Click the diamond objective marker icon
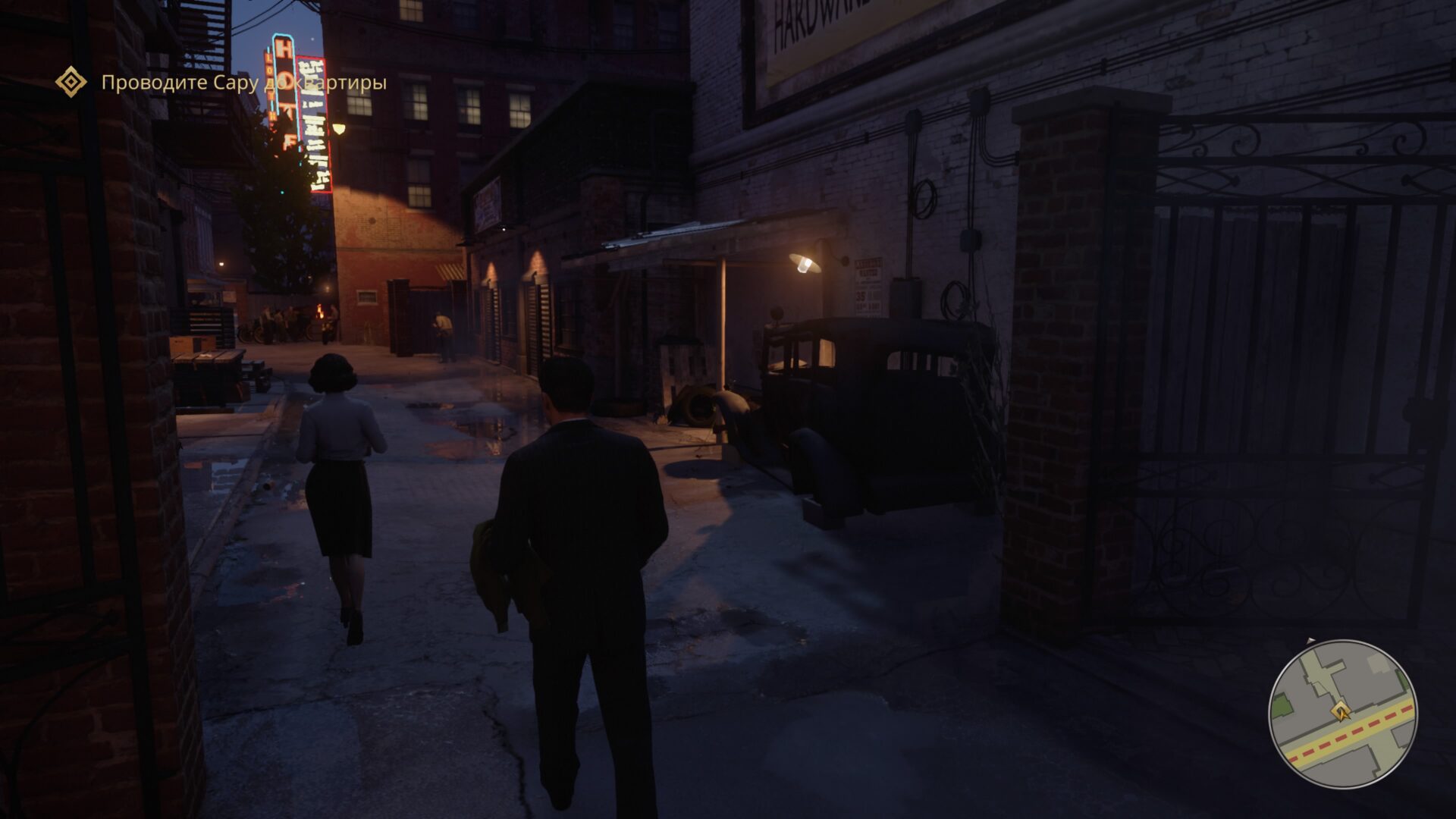 coord(71,82)
